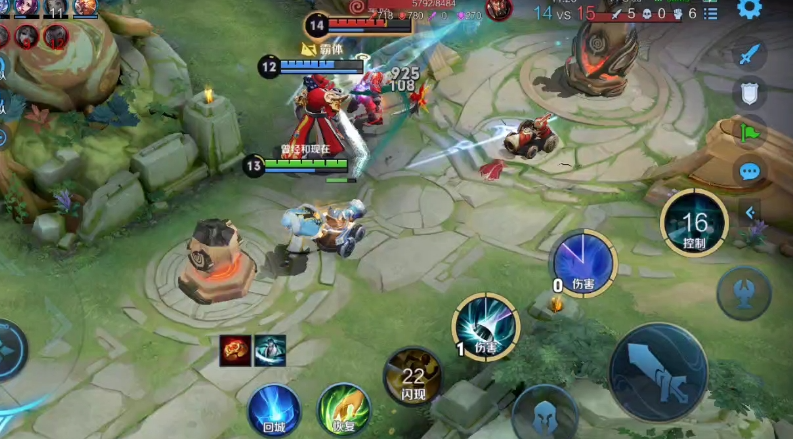Screen dimensions: 793x439
Task: Tap the shield retreat signal button
Action: tap(749, 93)
